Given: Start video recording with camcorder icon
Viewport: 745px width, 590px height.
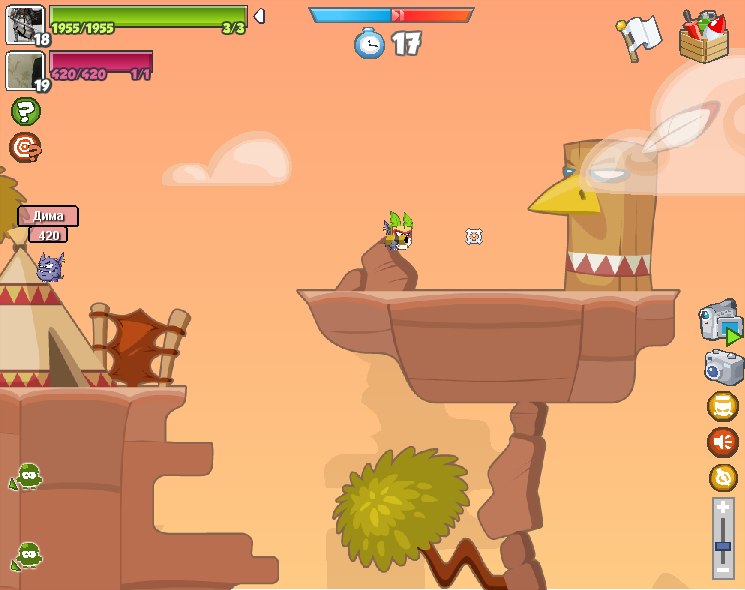Looking at the screenshot, I should [721, 323].
